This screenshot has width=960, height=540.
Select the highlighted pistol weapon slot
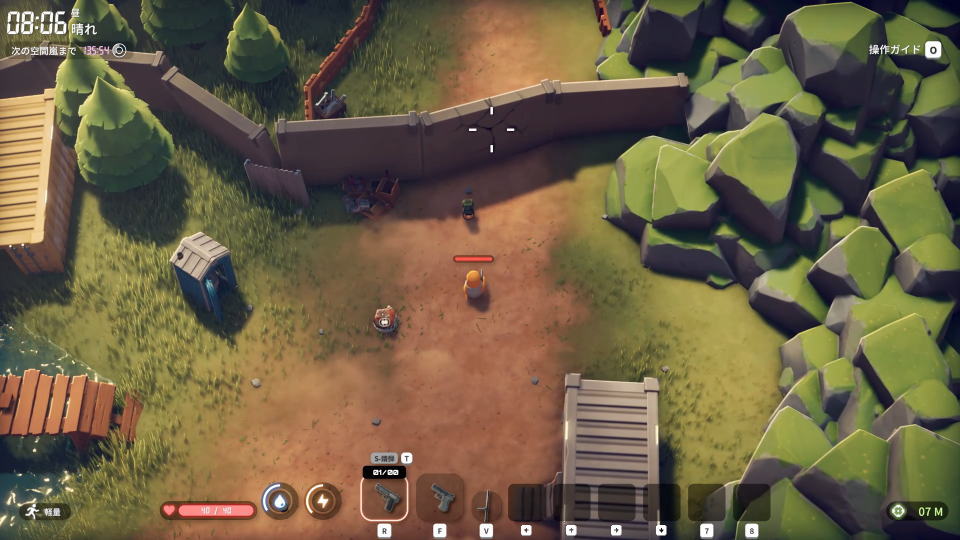[384, 497]
